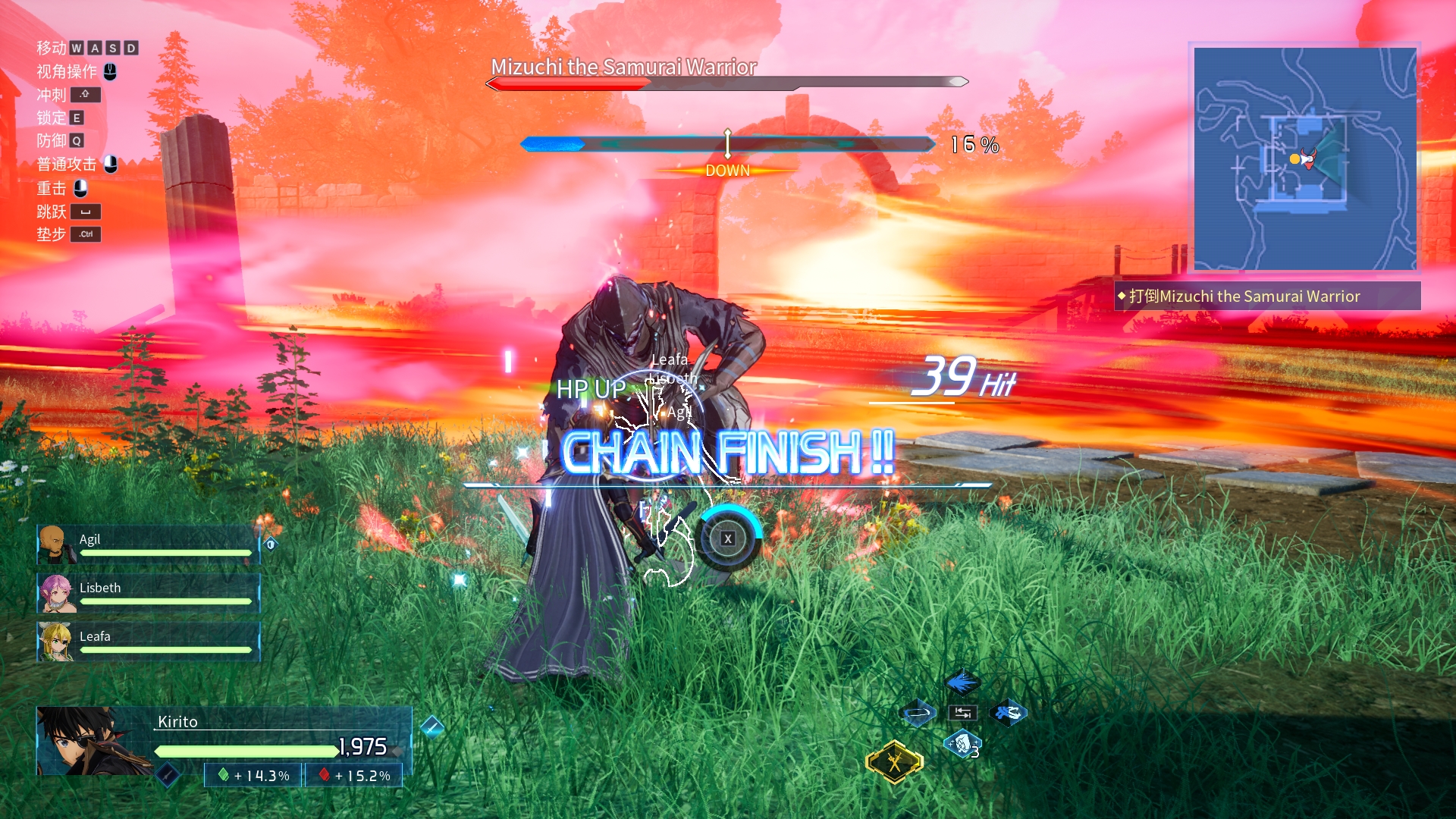
Task: Activate the blue burst skill icon
Action: pyautogui.click(x=962, y=682)
